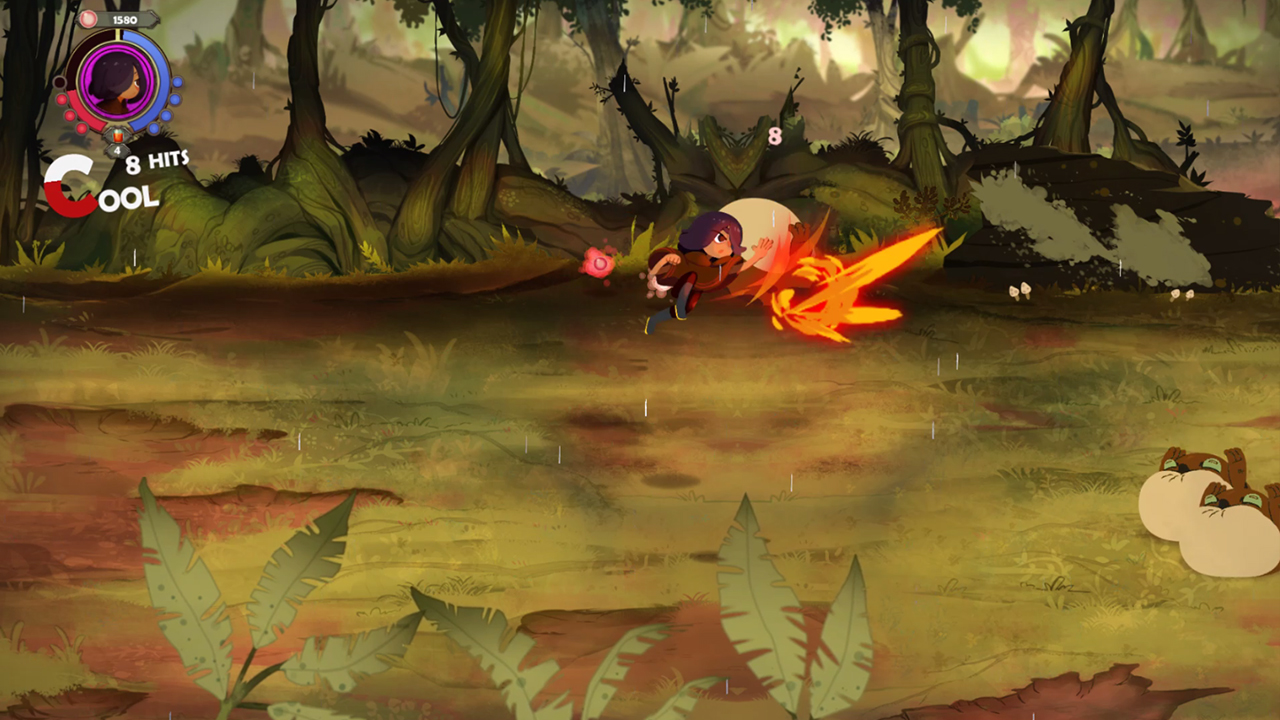Click the 8 HITS combo text
The width and height of the screenshot is (1280, 720).
(155, 160)
